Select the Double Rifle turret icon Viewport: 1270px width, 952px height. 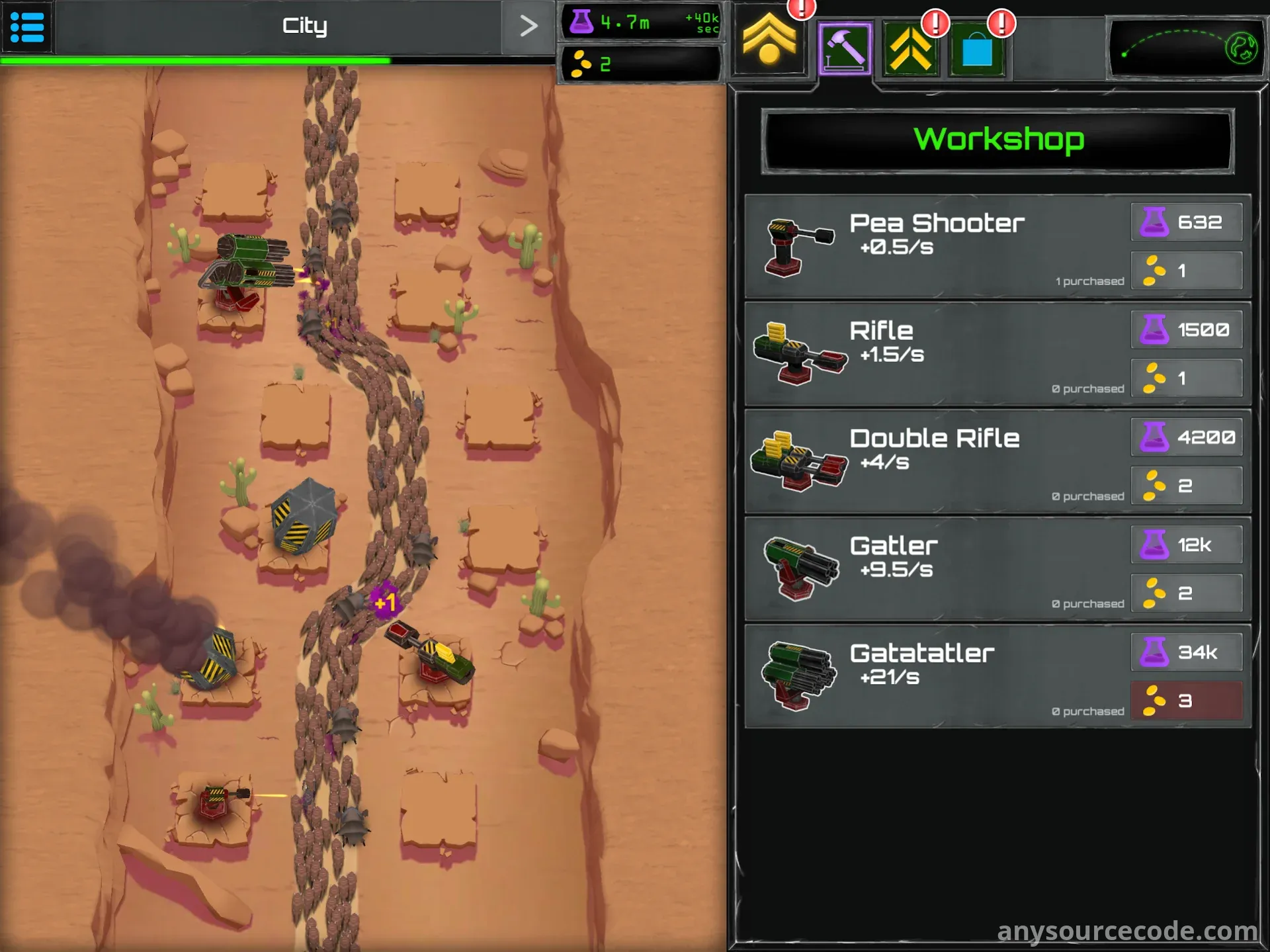pyautogui.click(x=798, y=460)
